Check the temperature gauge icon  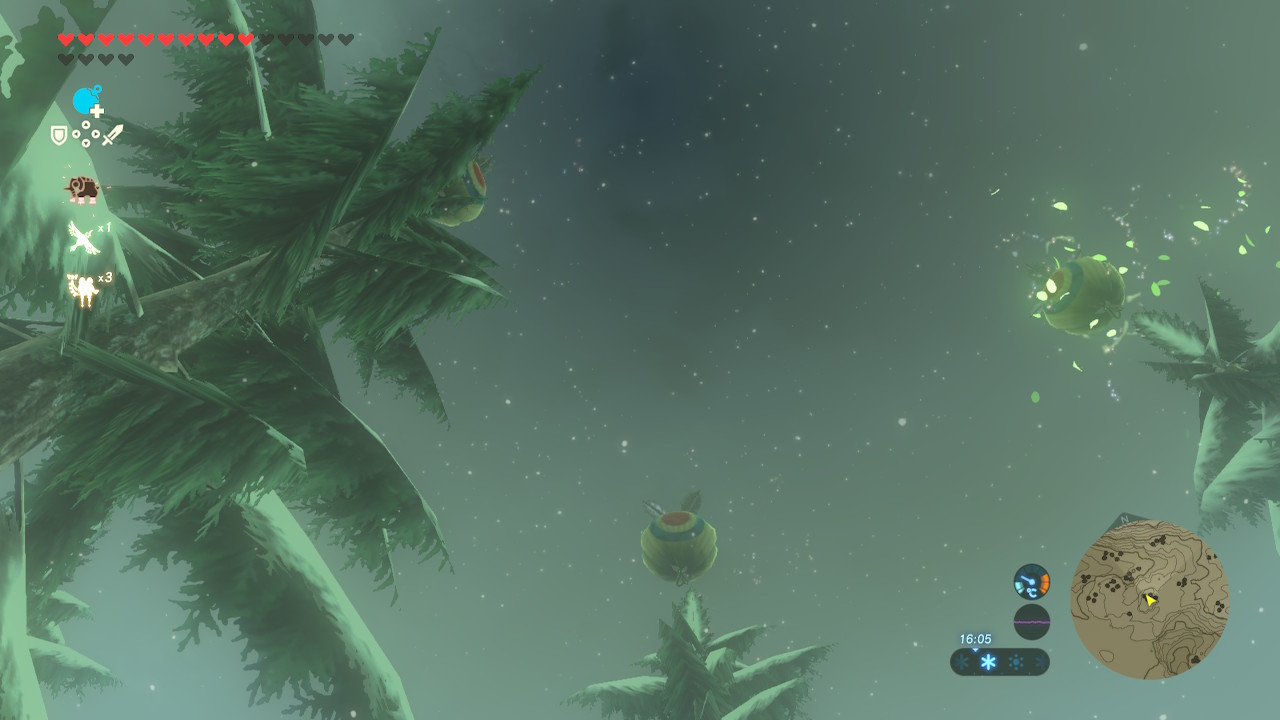pos(1031,581)
